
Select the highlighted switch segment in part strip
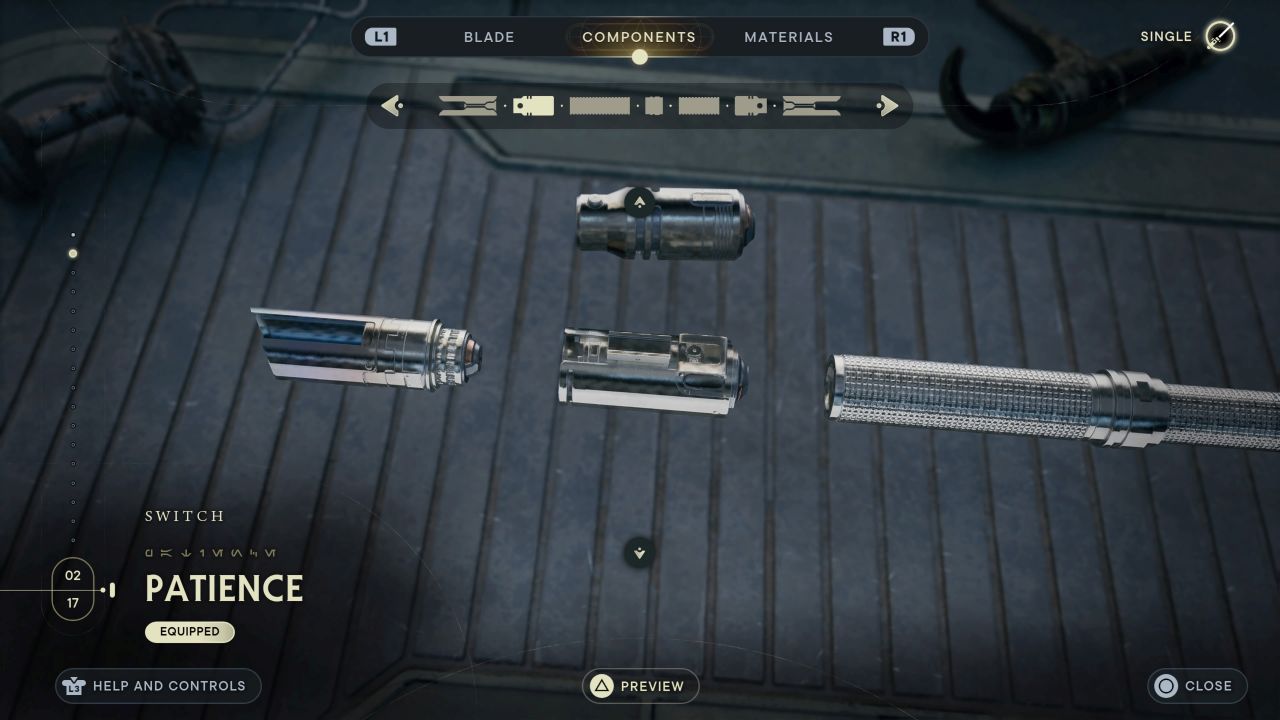coord(533,105)
